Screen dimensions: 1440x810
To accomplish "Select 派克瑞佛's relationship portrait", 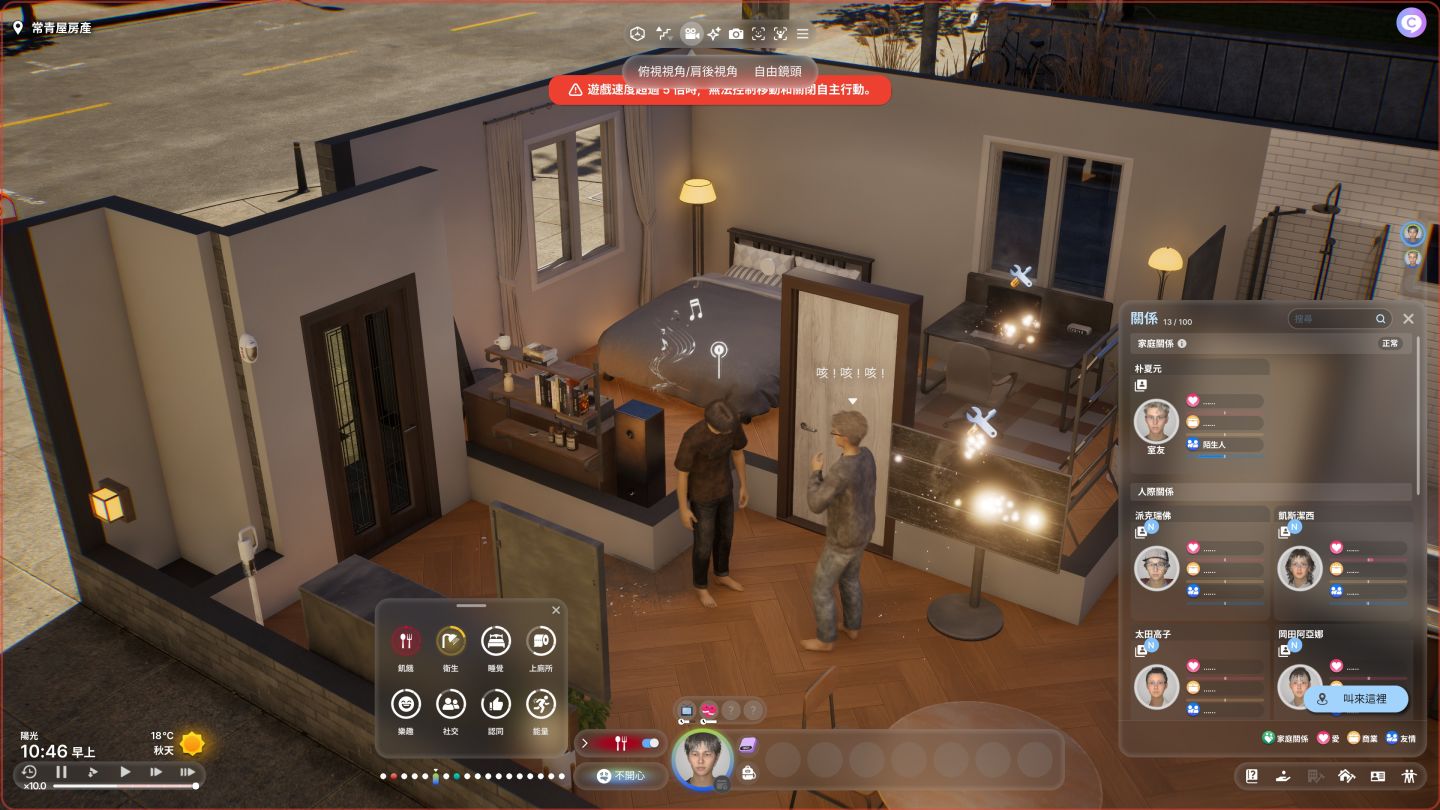I will 1156,568.
